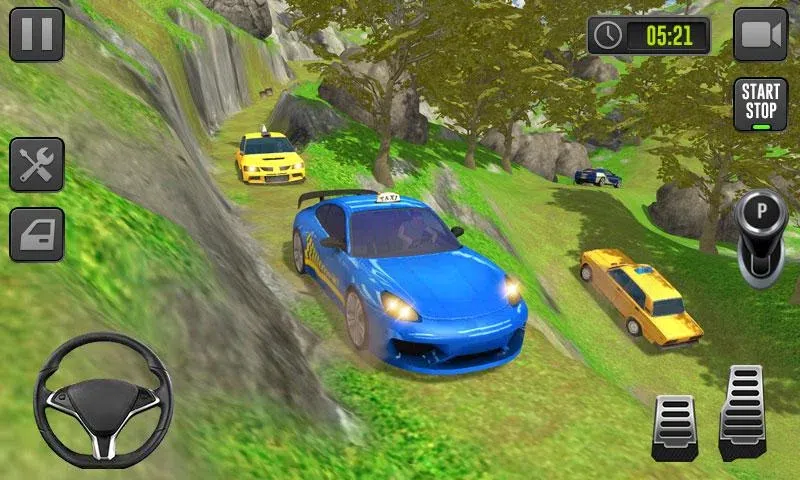The height and width of the screenshot is (480, 800).
Task: Hit the brake pedal
Action: point(674,426)
